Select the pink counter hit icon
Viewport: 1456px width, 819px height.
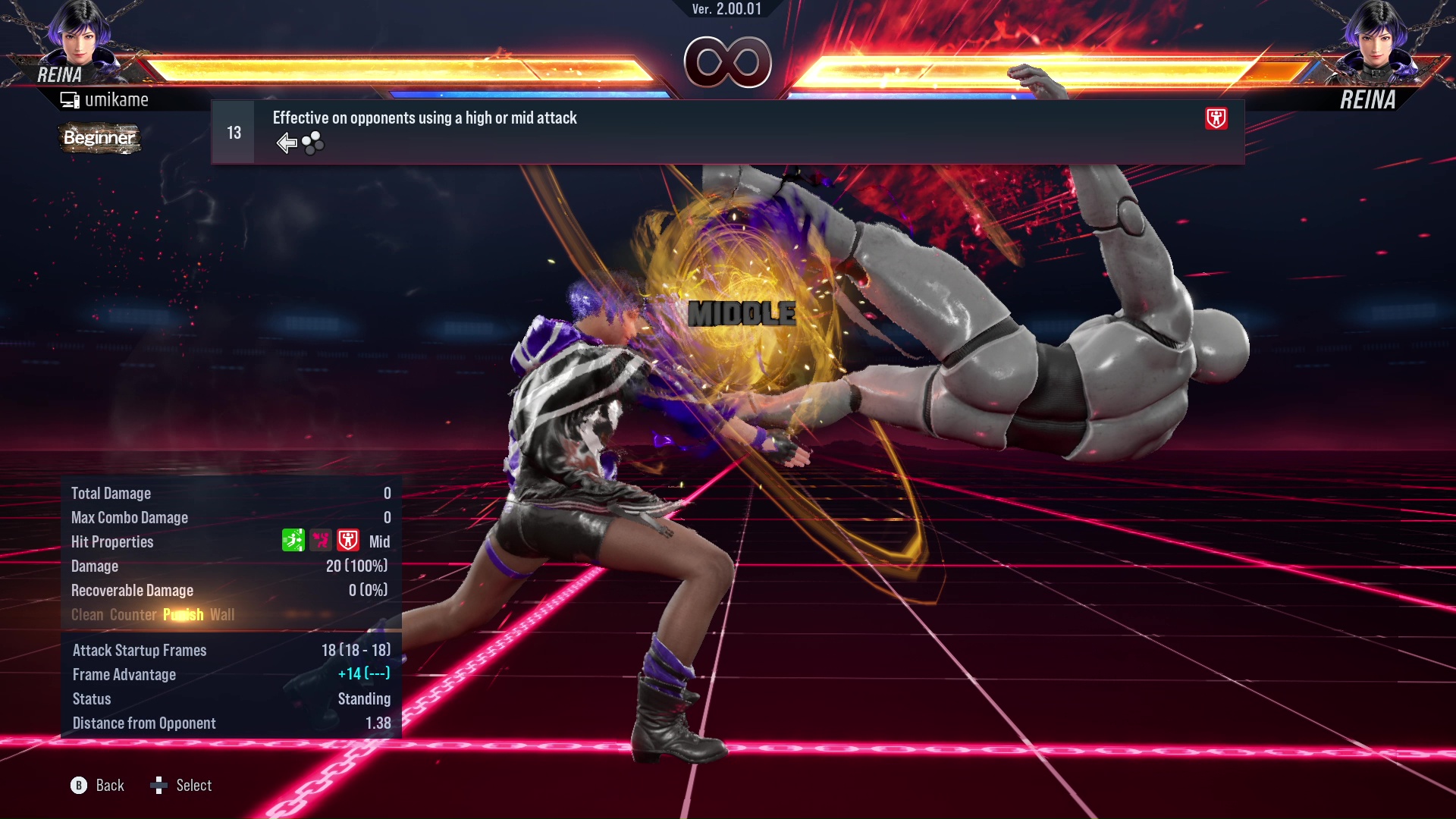click(x=319, y=541)
